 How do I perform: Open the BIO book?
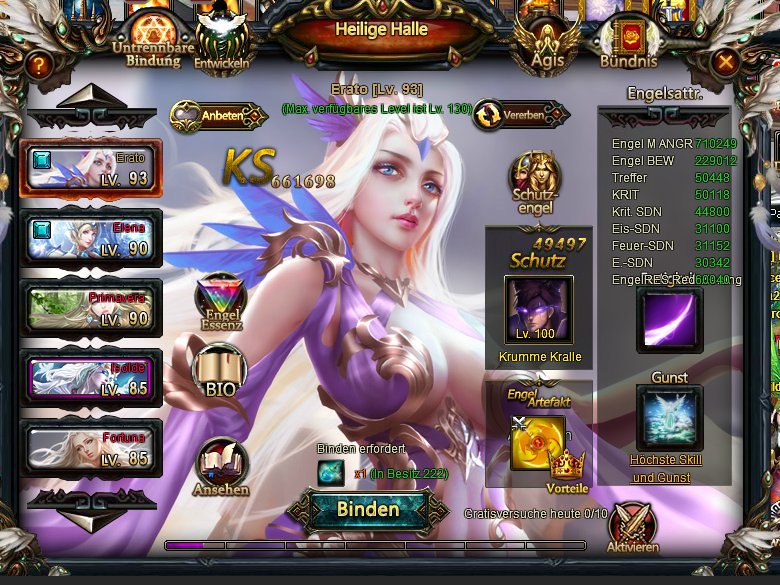219,371
